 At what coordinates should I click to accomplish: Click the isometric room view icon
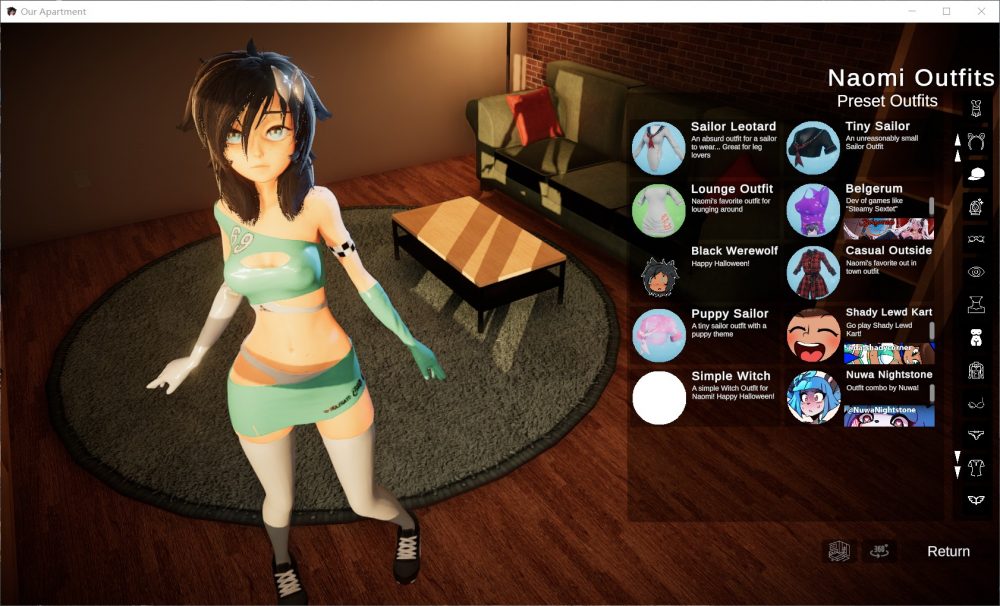838,550
